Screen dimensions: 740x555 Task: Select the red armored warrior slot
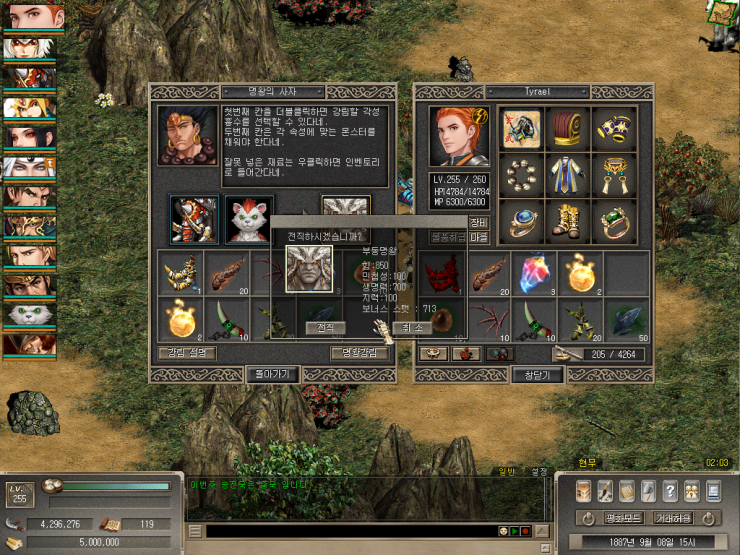click(194, 219)
